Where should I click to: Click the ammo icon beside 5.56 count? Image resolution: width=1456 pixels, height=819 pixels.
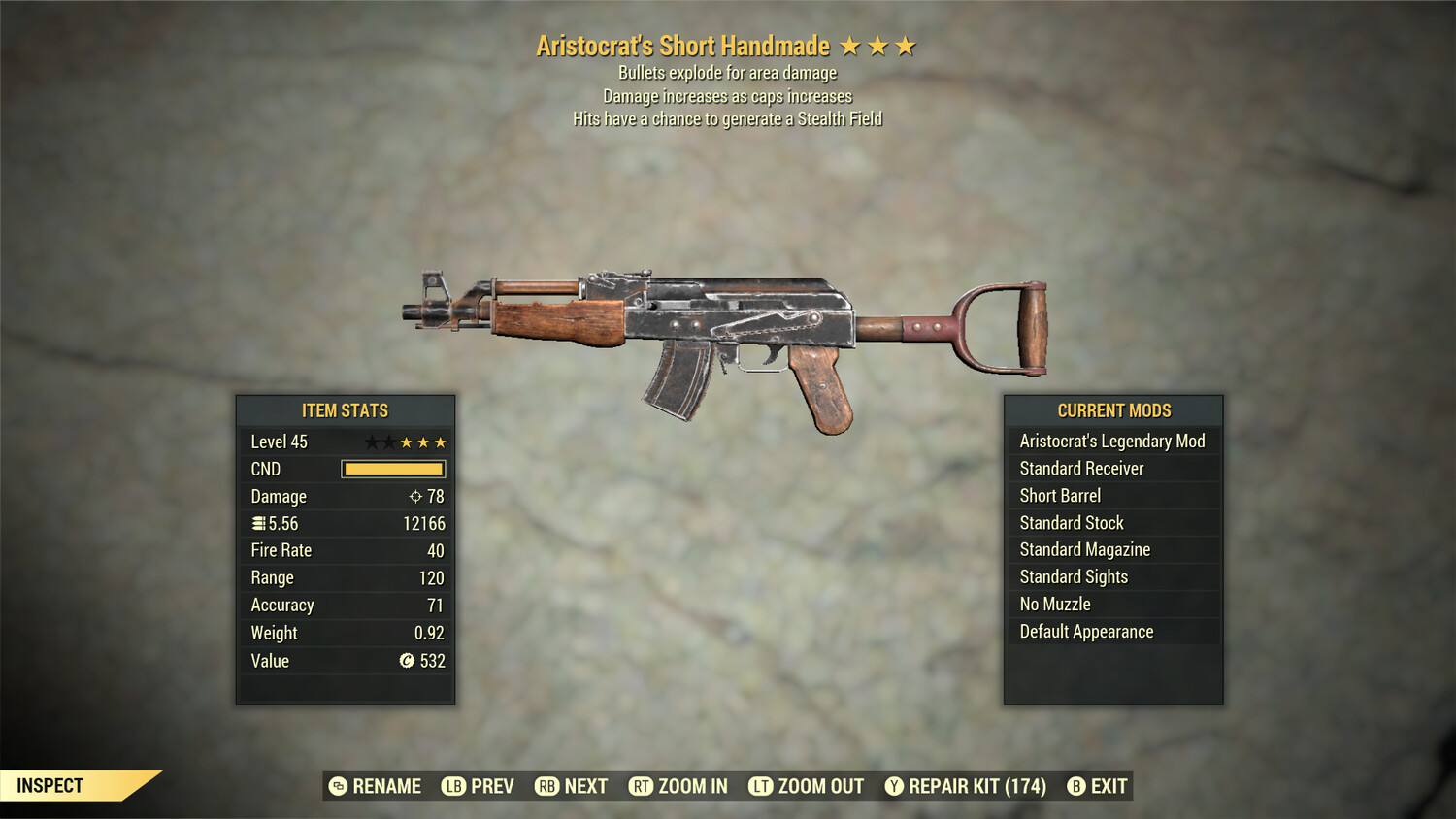coord(258,523)
